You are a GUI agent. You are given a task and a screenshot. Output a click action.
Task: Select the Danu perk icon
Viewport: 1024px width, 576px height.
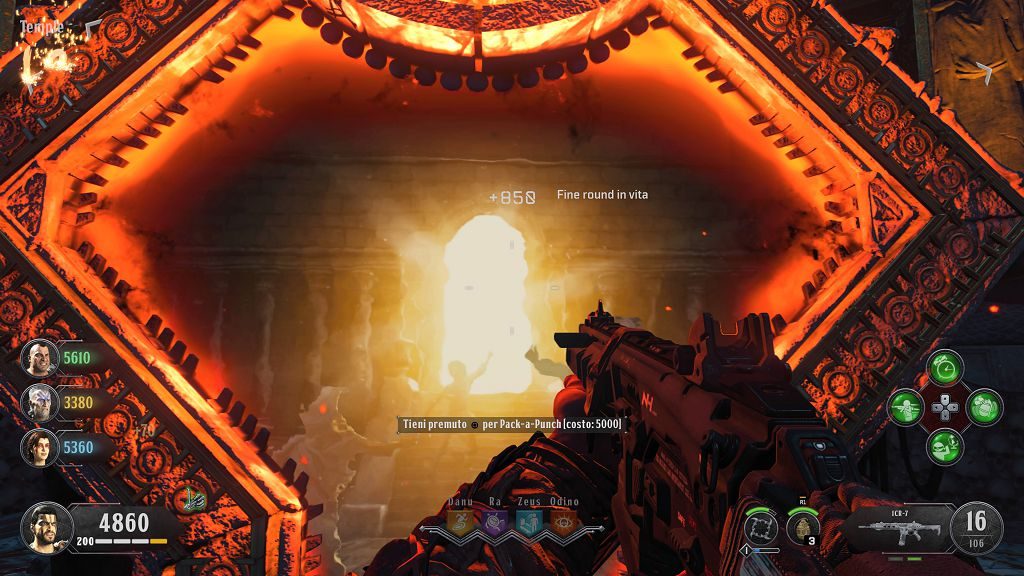[x=460, y=521]
